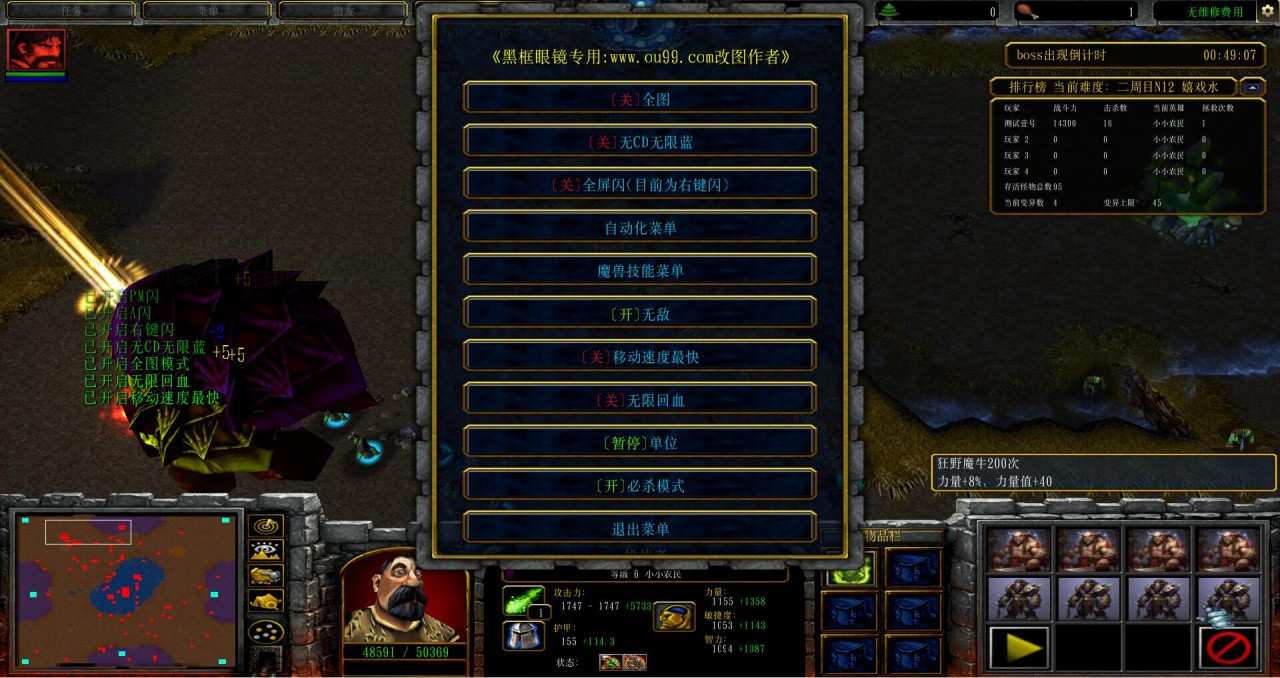Click on the minimap

[126, 590]
